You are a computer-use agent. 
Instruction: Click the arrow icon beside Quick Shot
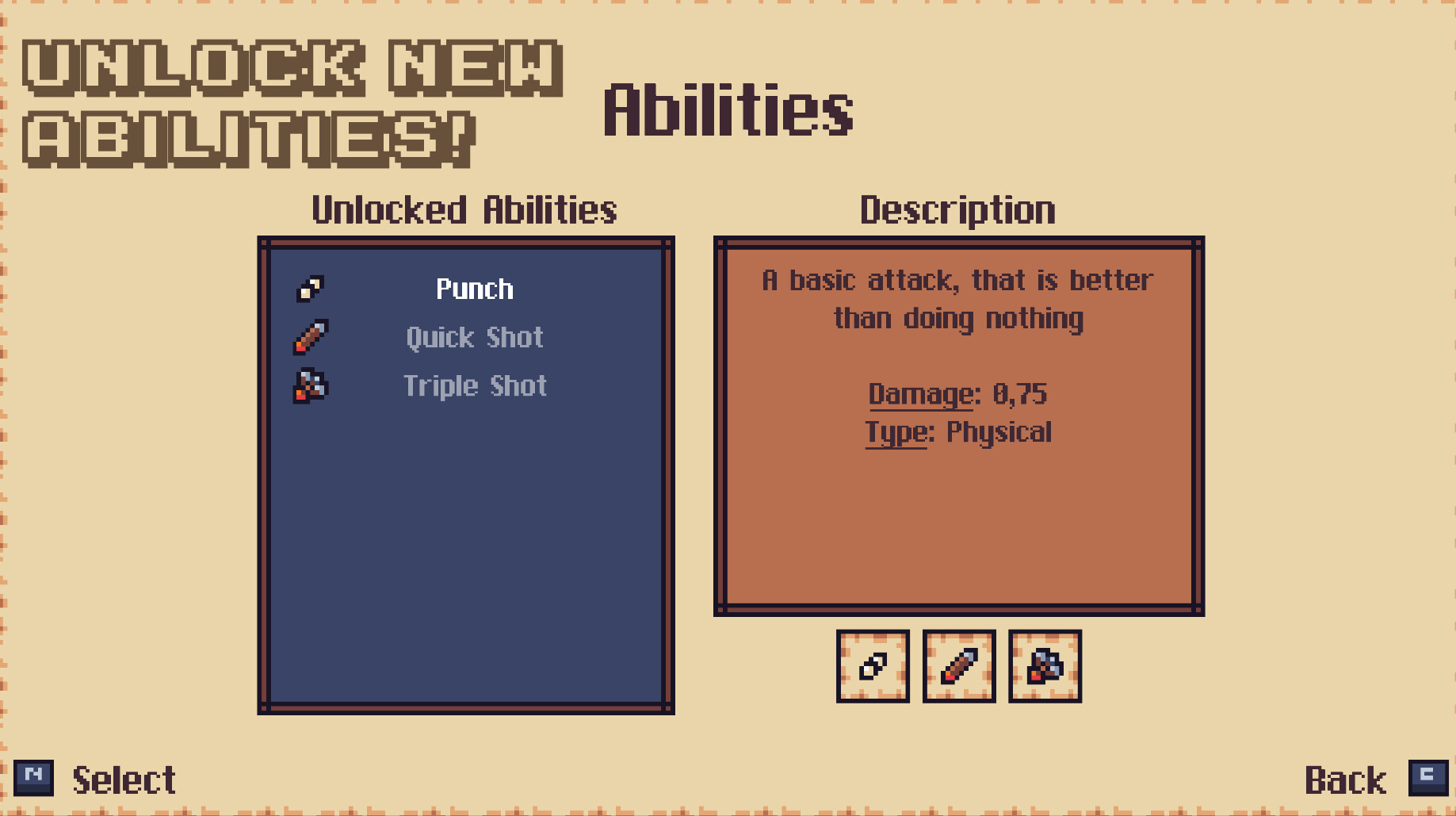click(311, 337)
